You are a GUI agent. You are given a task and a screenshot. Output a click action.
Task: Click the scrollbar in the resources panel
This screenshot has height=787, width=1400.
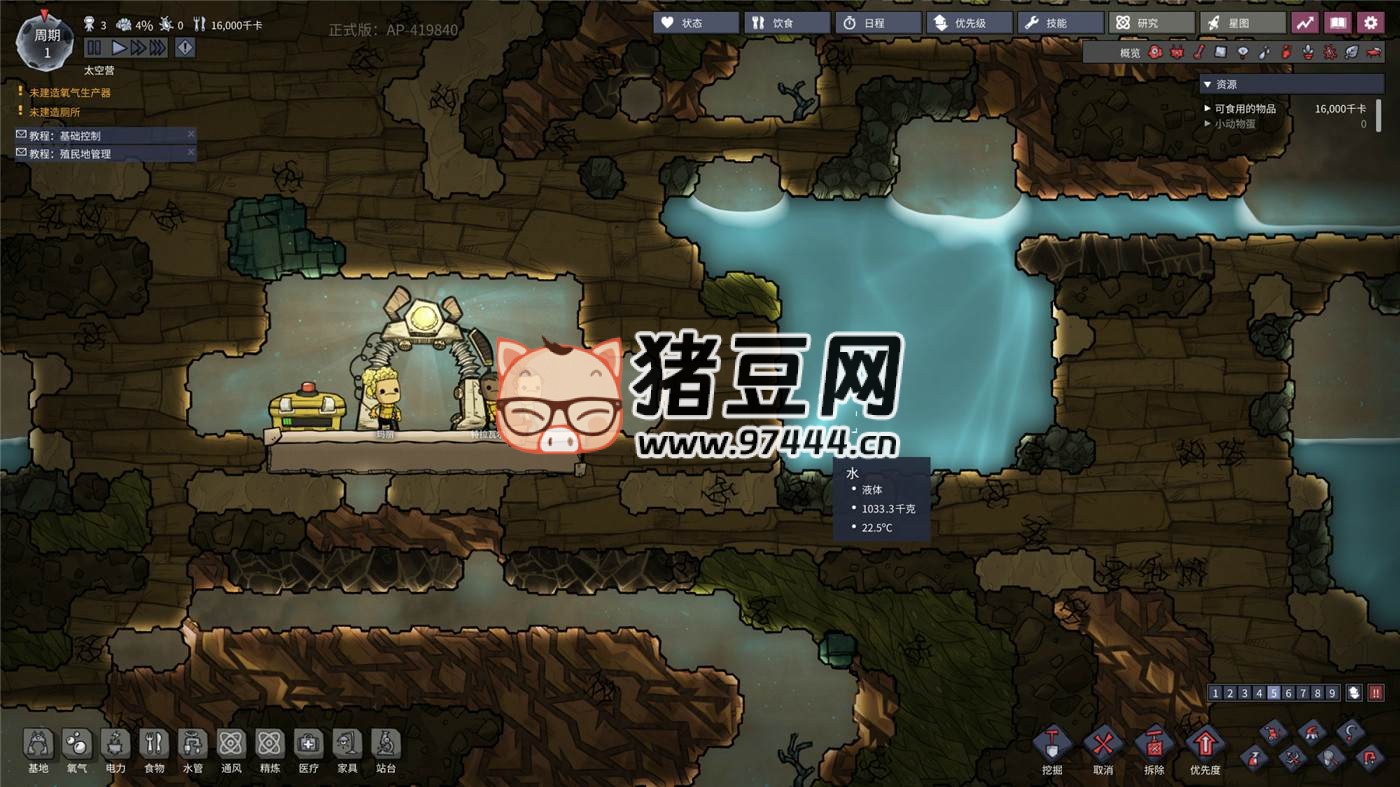coord(1378,114)
